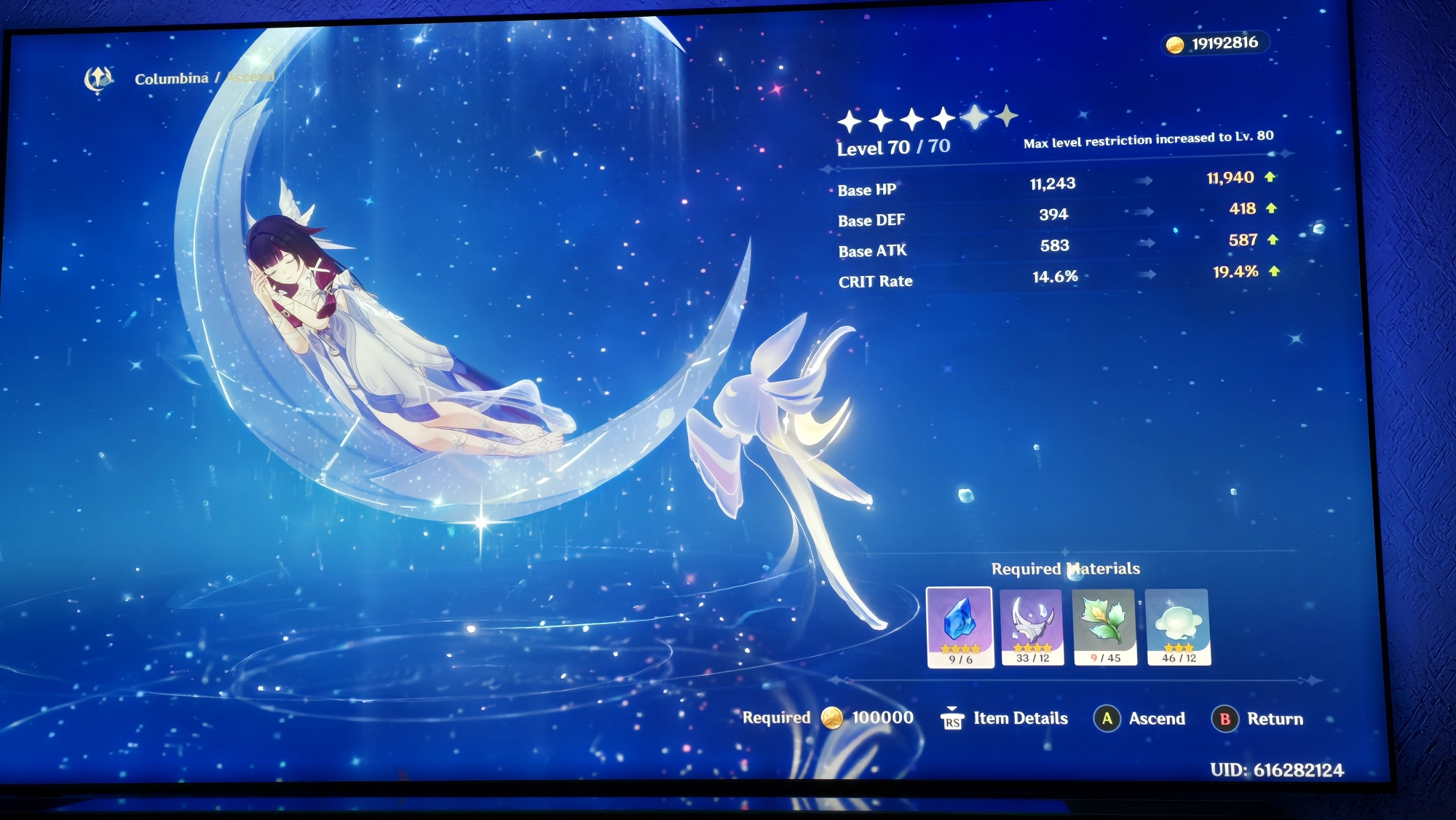Select the pale slime-like material slot
The height and width of the screenshot is (820, 1456).
click(1177, 626)
